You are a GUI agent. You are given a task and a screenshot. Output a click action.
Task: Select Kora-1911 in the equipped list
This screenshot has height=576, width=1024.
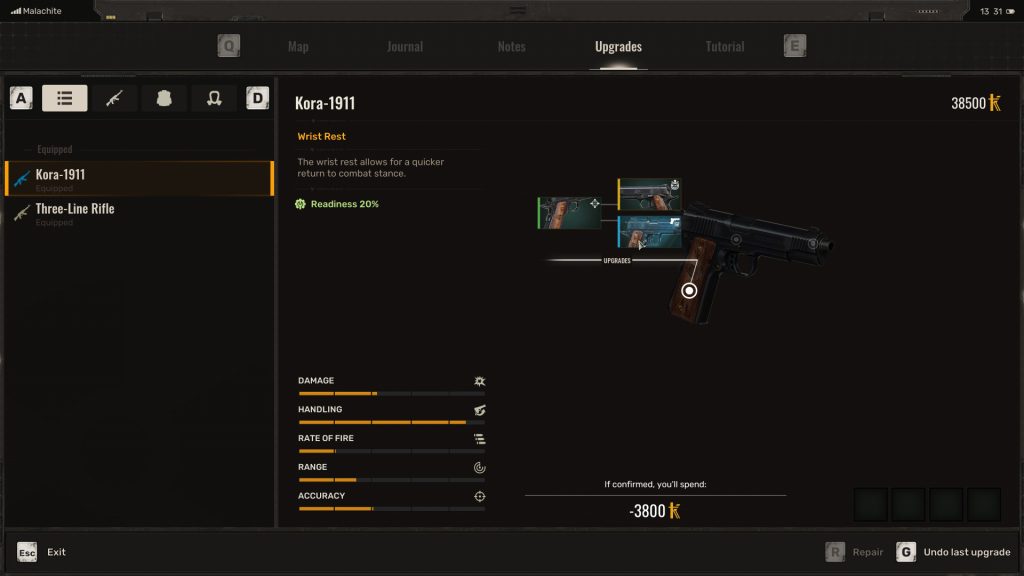click(139, 179)
